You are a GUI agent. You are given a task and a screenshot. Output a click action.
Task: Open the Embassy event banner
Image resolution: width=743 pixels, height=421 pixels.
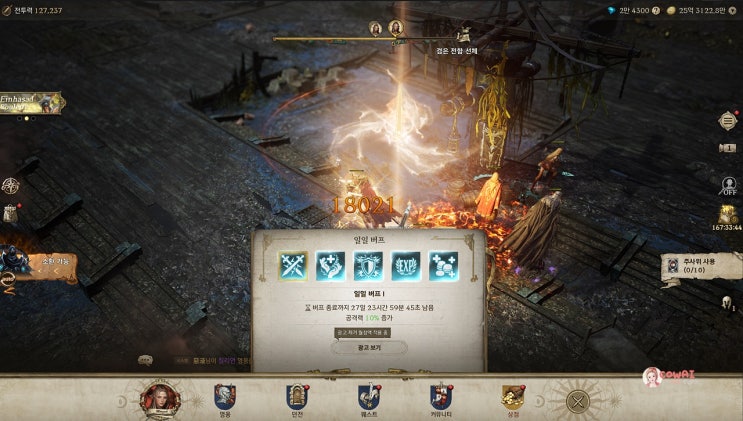[30, 102]
